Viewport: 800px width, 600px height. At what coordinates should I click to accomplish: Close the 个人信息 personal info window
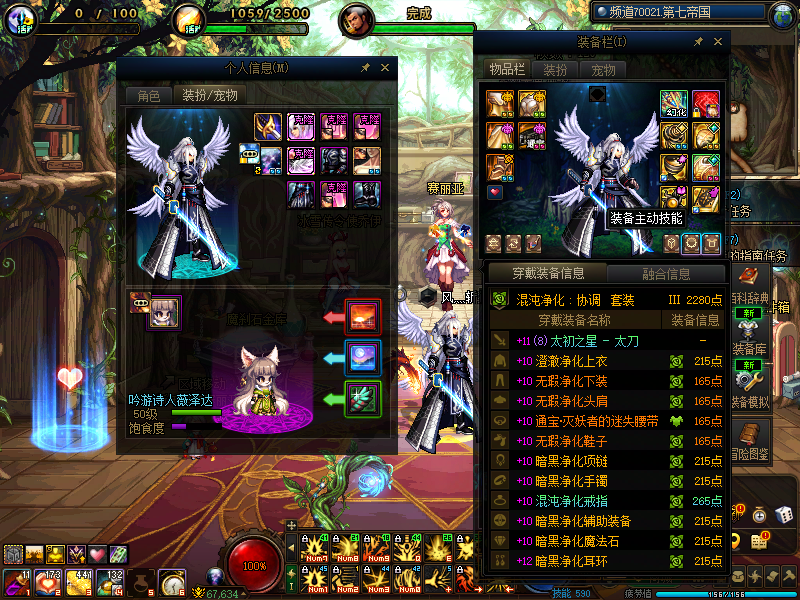coord(386,68)
